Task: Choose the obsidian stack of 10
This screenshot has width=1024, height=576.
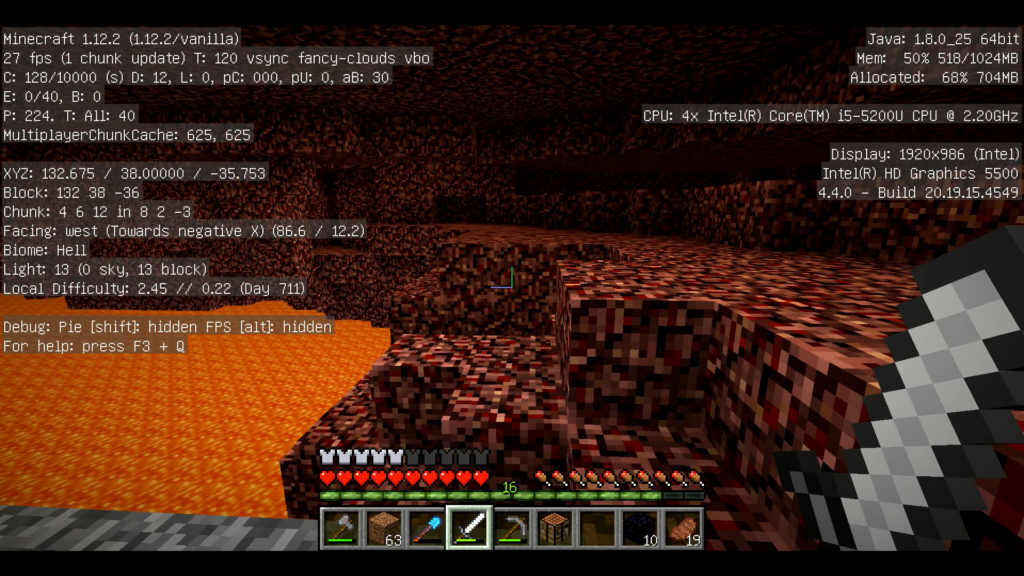Action: [x=640, y=528]
